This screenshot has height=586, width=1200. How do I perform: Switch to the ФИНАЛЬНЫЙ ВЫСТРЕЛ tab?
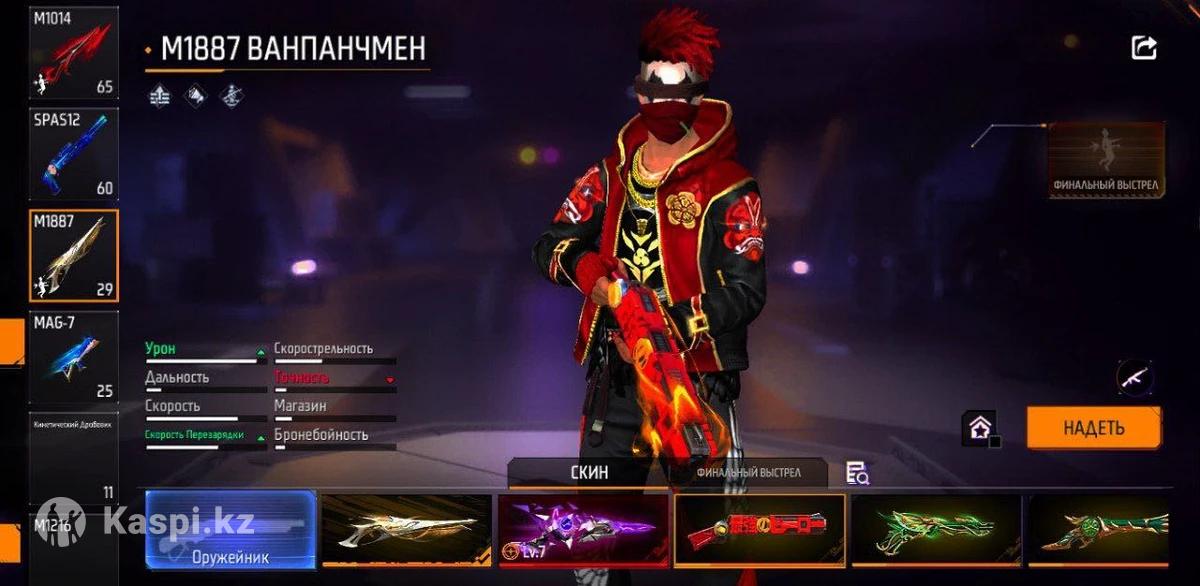[748, 473]
